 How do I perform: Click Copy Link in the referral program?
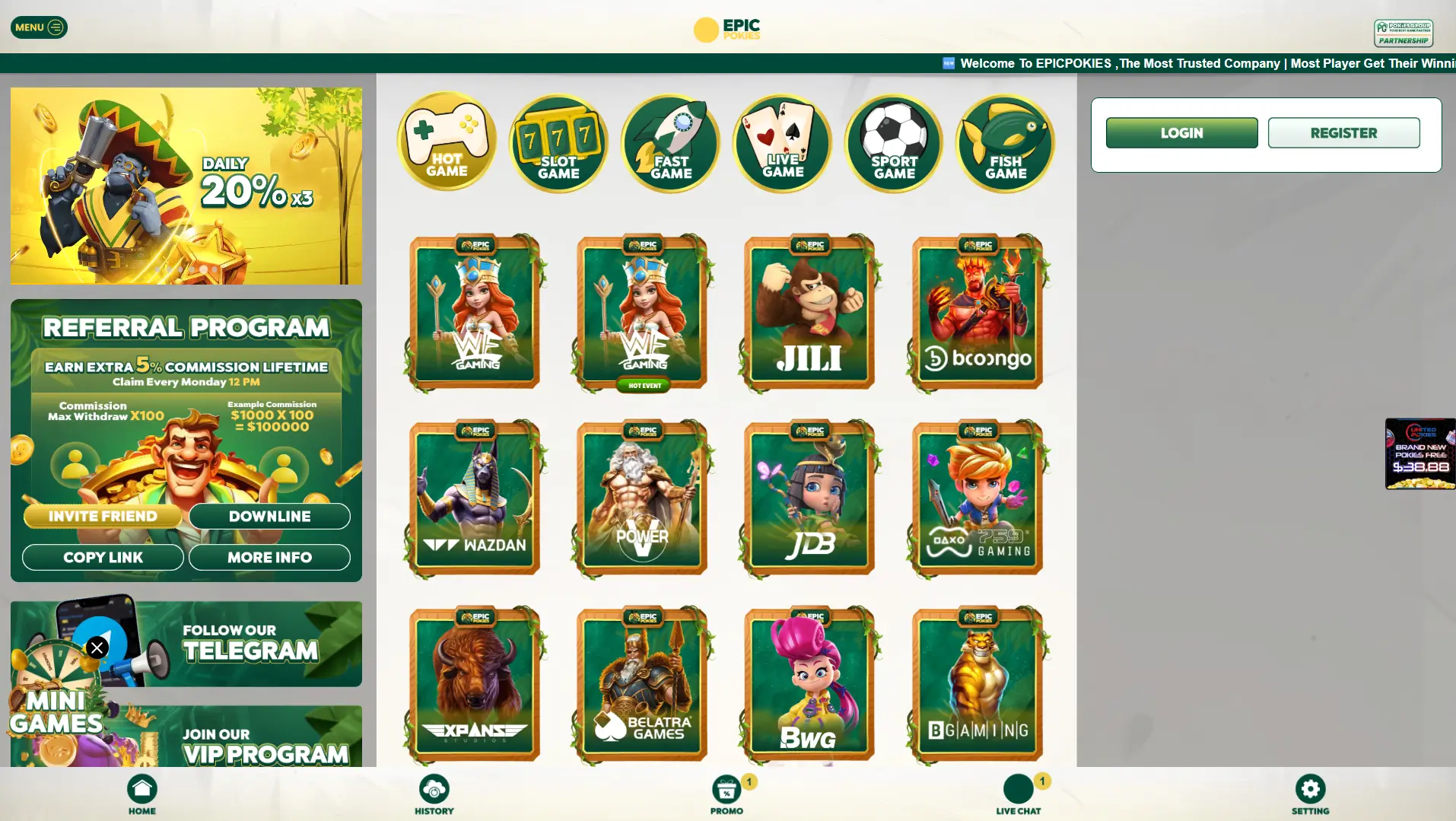click(103, 557)
